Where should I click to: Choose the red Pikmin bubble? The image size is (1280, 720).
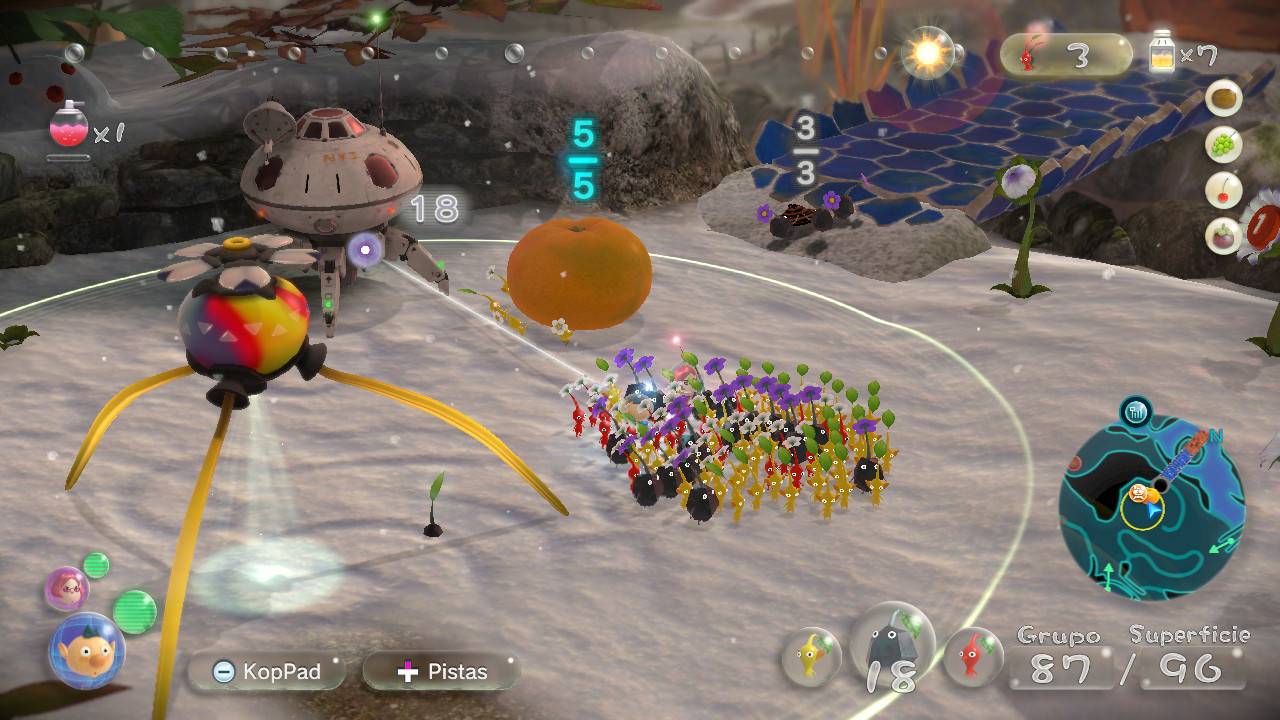972,655
